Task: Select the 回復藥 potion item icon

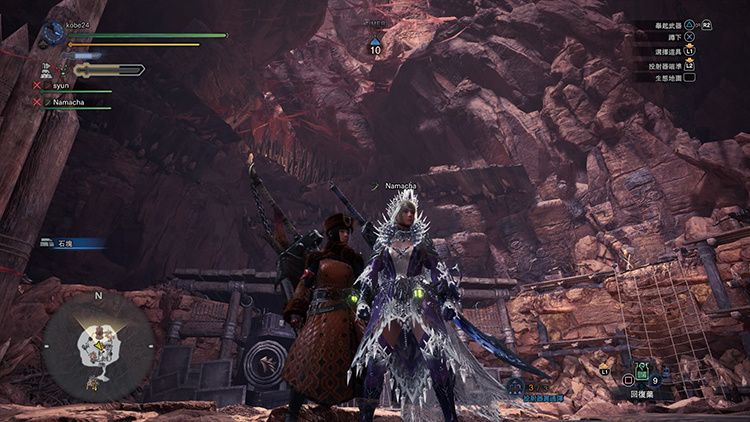Action: tap(642, 374)
